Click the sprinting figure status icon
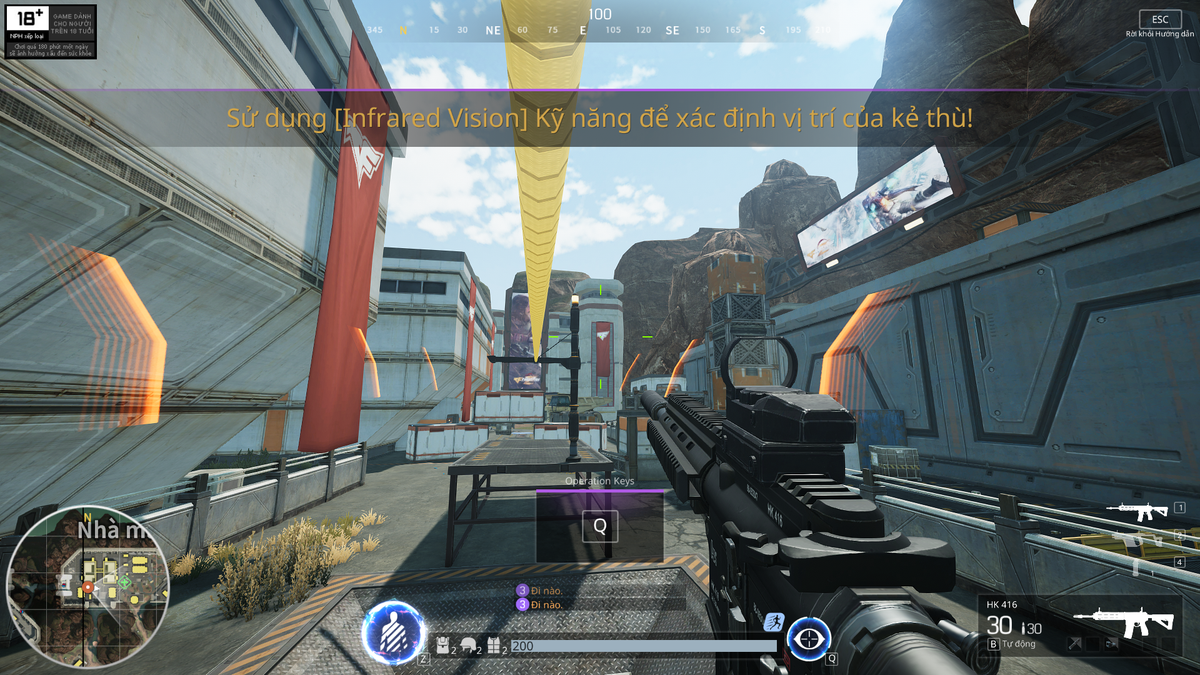Viewport: 1200px width, 675px height. coord(772,622)
